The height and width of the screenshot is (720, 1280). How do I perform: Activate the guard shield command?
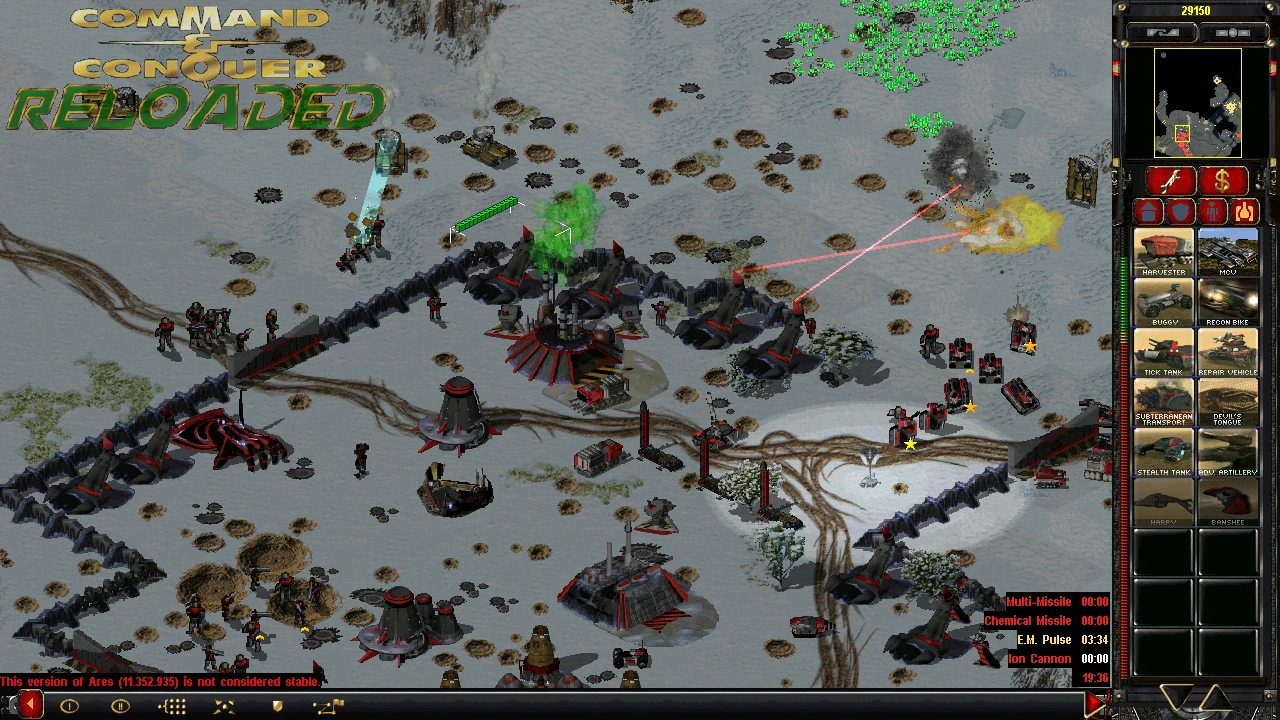(278, 706)
